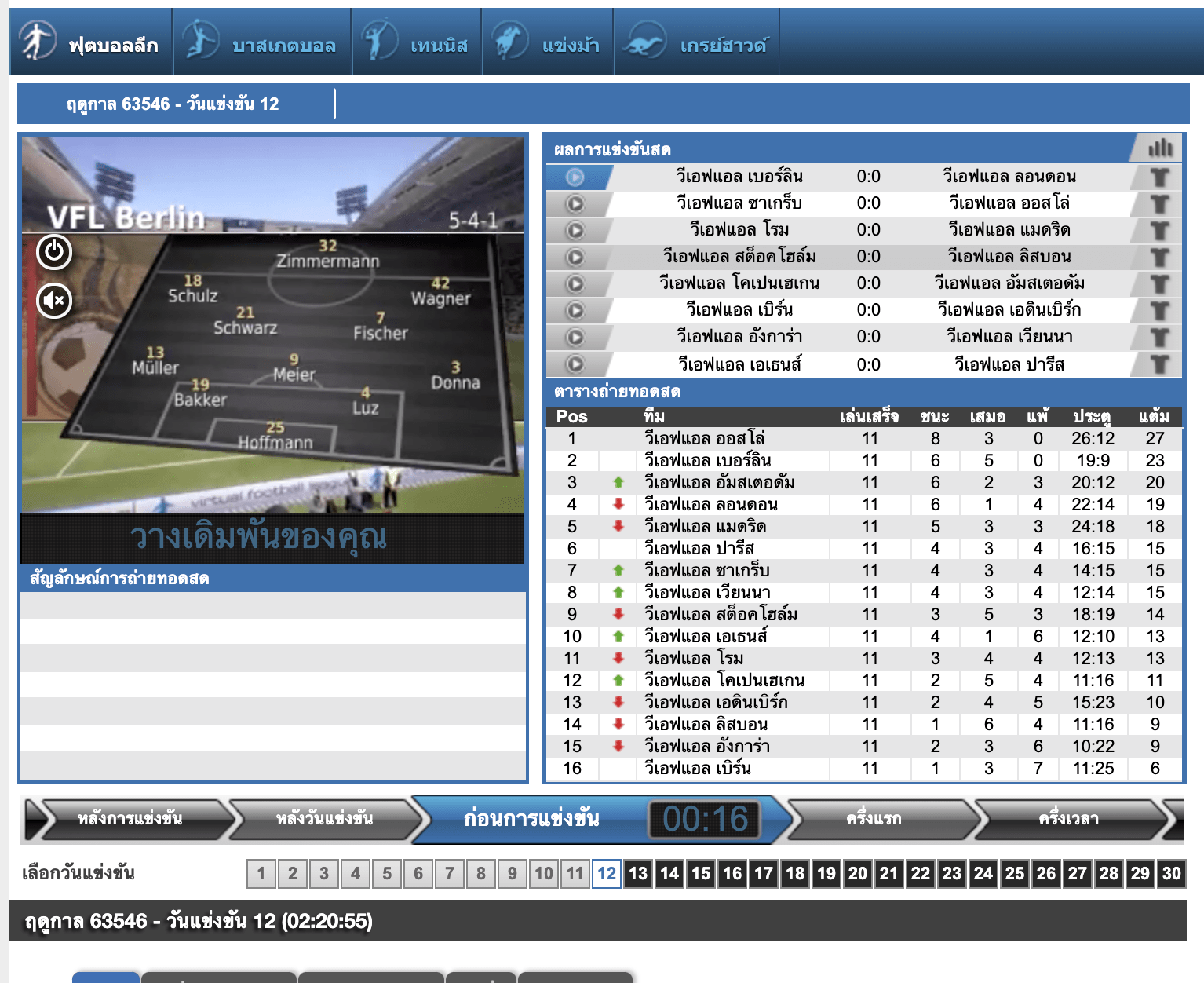Choose matchday 11

coord(575,873)
